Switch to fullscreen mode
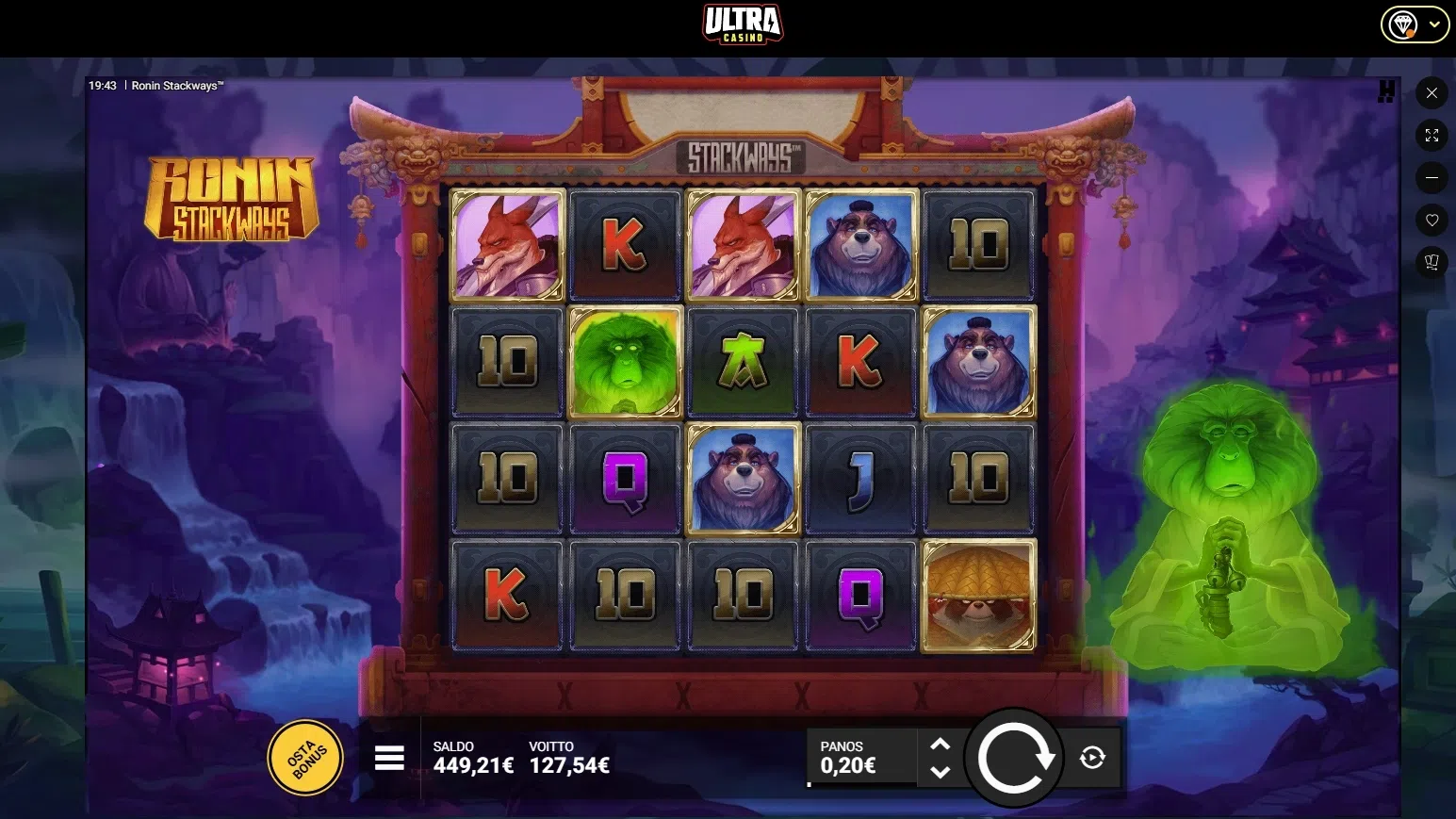This screenshot has width=1456, height=819. (x=1431, y=136)
